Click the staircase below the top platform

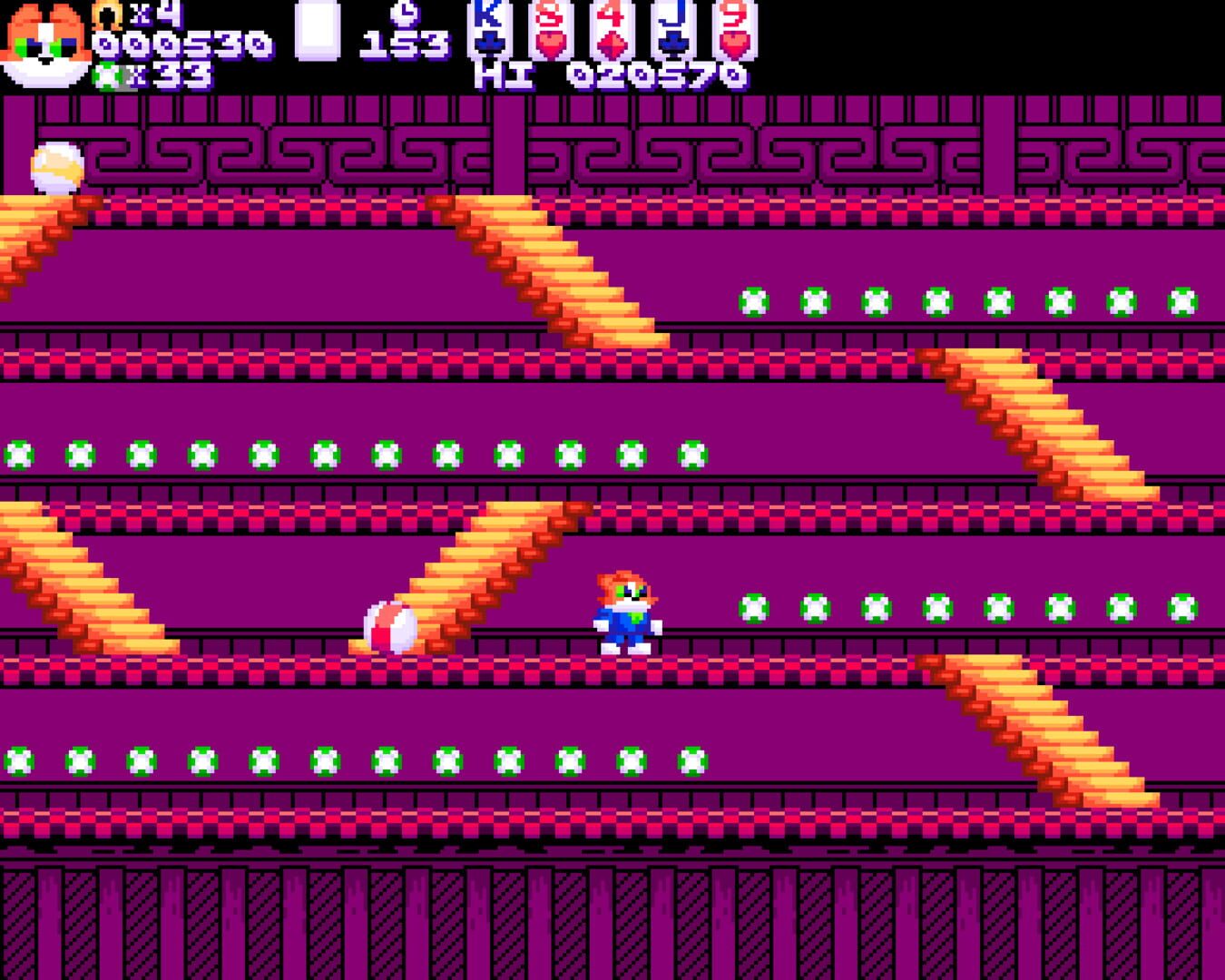tap(554, 272)
